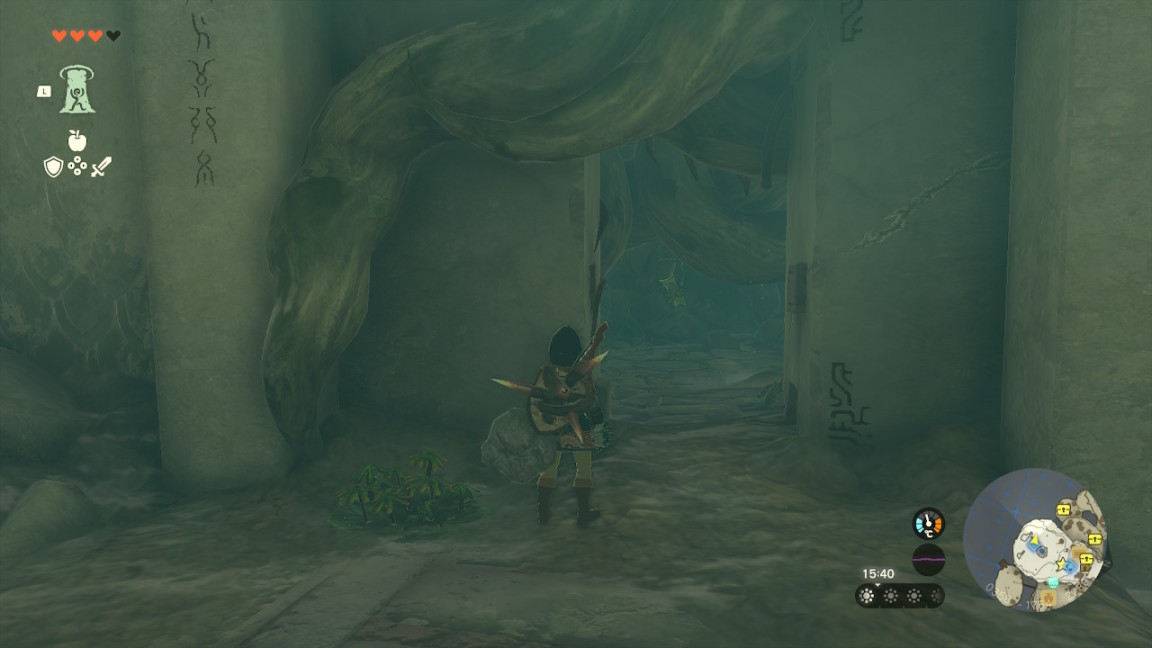Choose the sword quick-select icon
The image size is (1152, 648).
point(101,167)
